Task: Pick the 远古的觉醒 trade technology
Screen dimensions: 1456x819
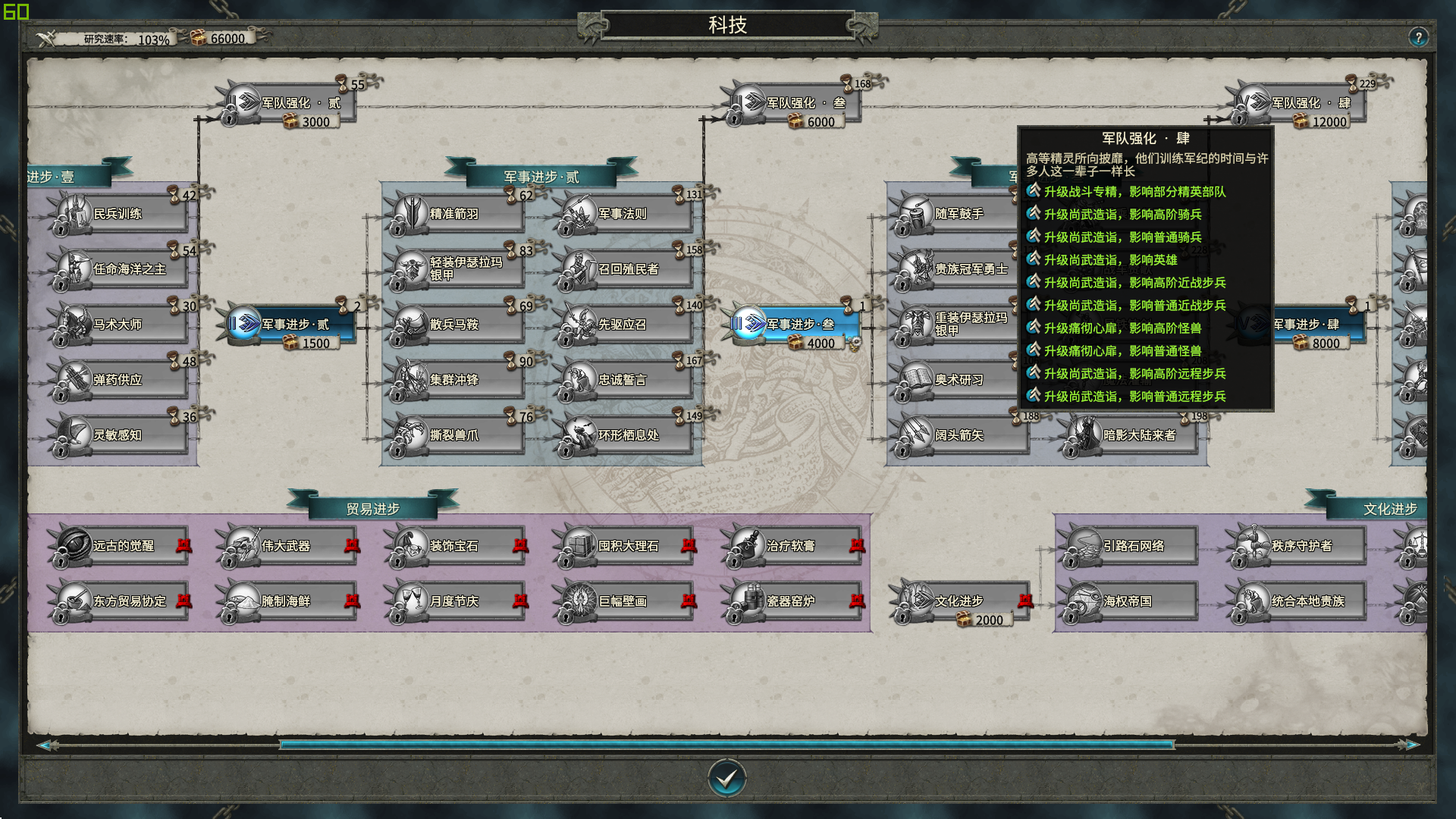Action: (x=120, y=546)
